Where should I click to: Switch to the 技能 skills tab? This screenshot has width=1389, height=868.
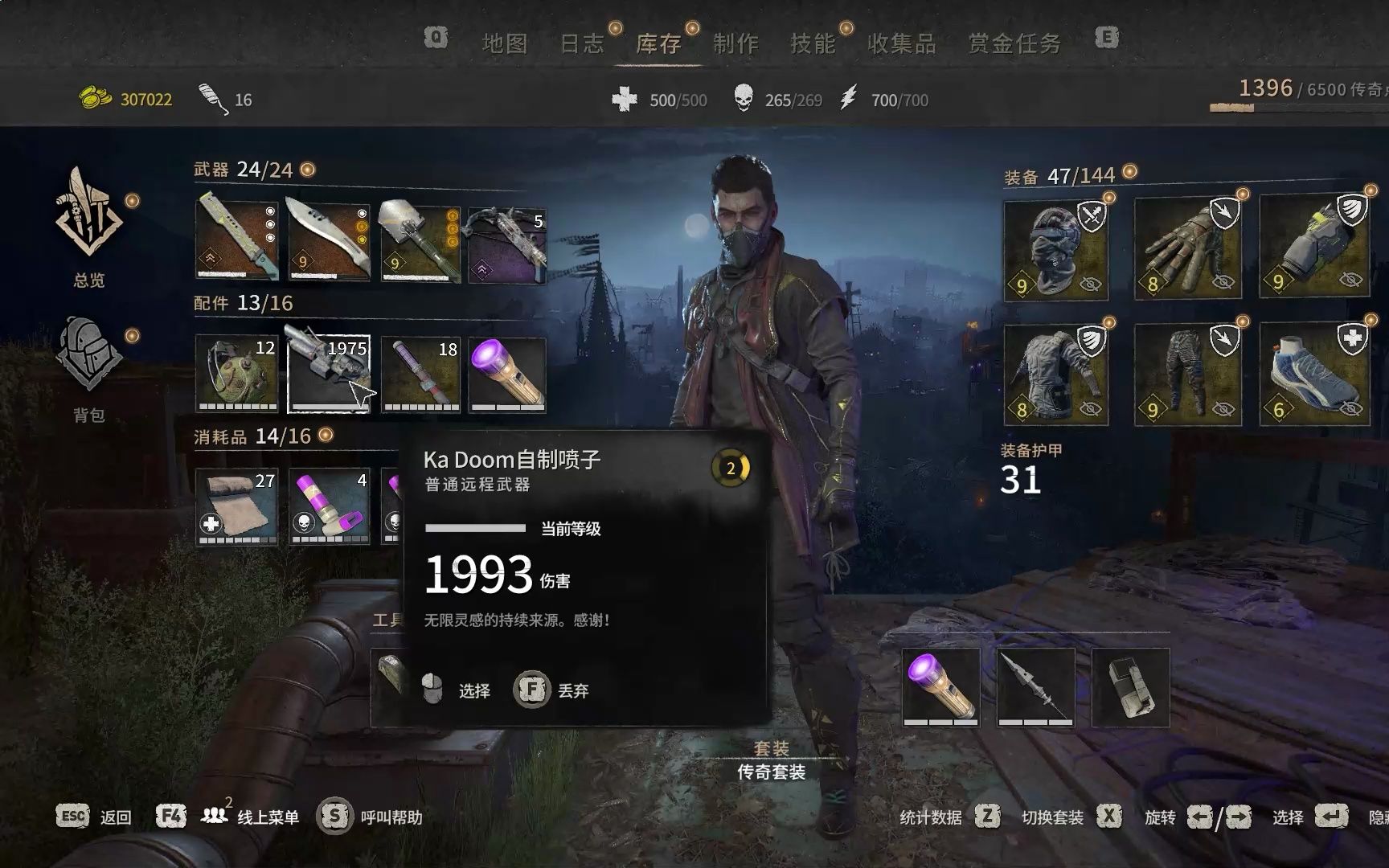coord(813,43)
